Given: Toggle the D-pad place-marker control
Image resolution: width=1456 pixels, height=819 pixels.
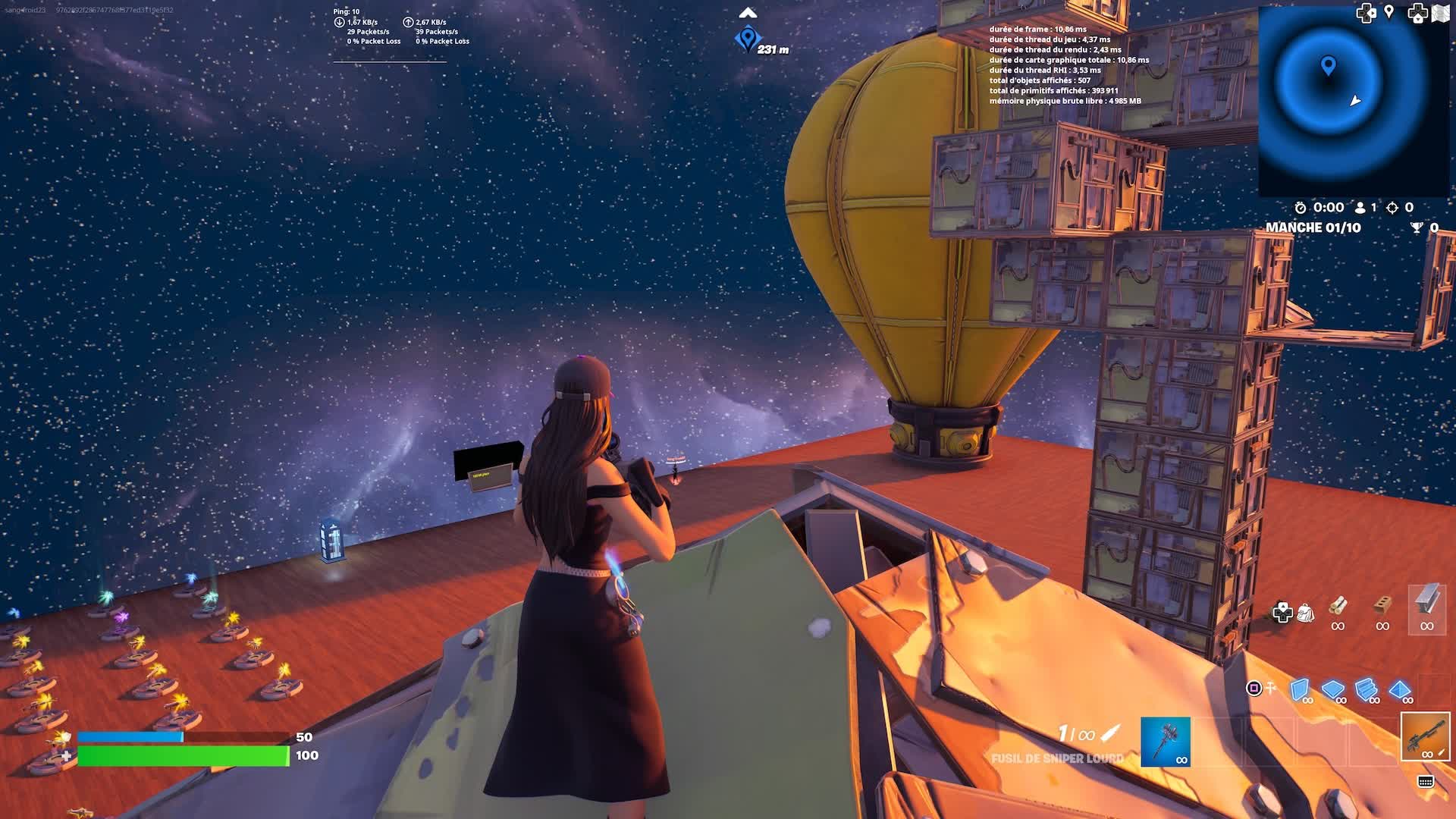Looking at the screenshot, I should [x=1282, y=613].
